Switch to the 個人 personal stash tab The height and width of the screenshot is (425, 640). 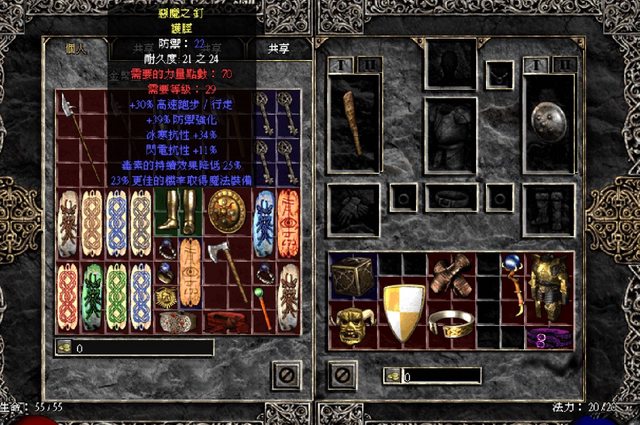tap(77, 48)
